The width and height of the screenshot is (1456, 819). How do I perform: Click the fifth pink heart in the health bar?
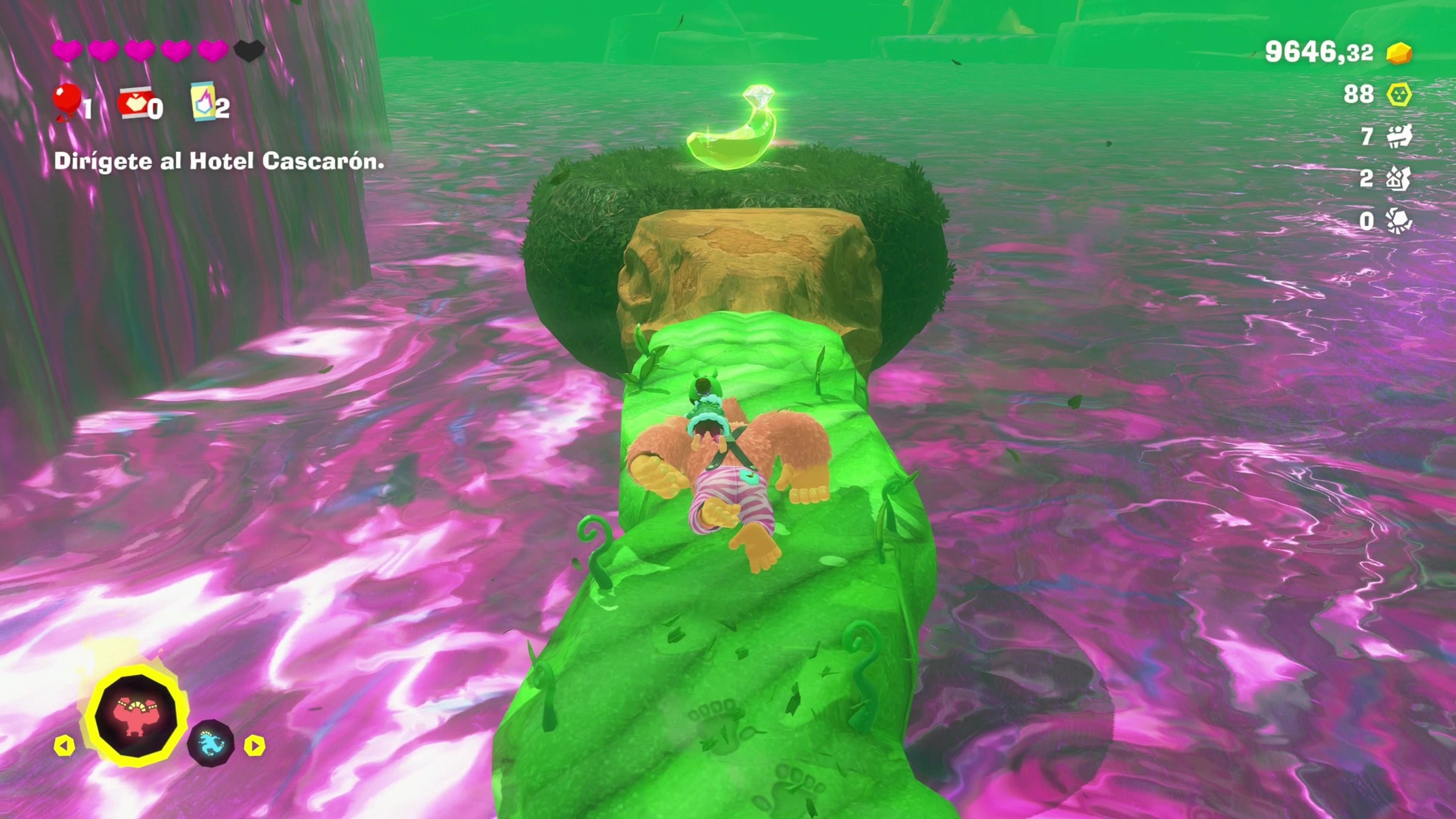click(x=213, y=50)
